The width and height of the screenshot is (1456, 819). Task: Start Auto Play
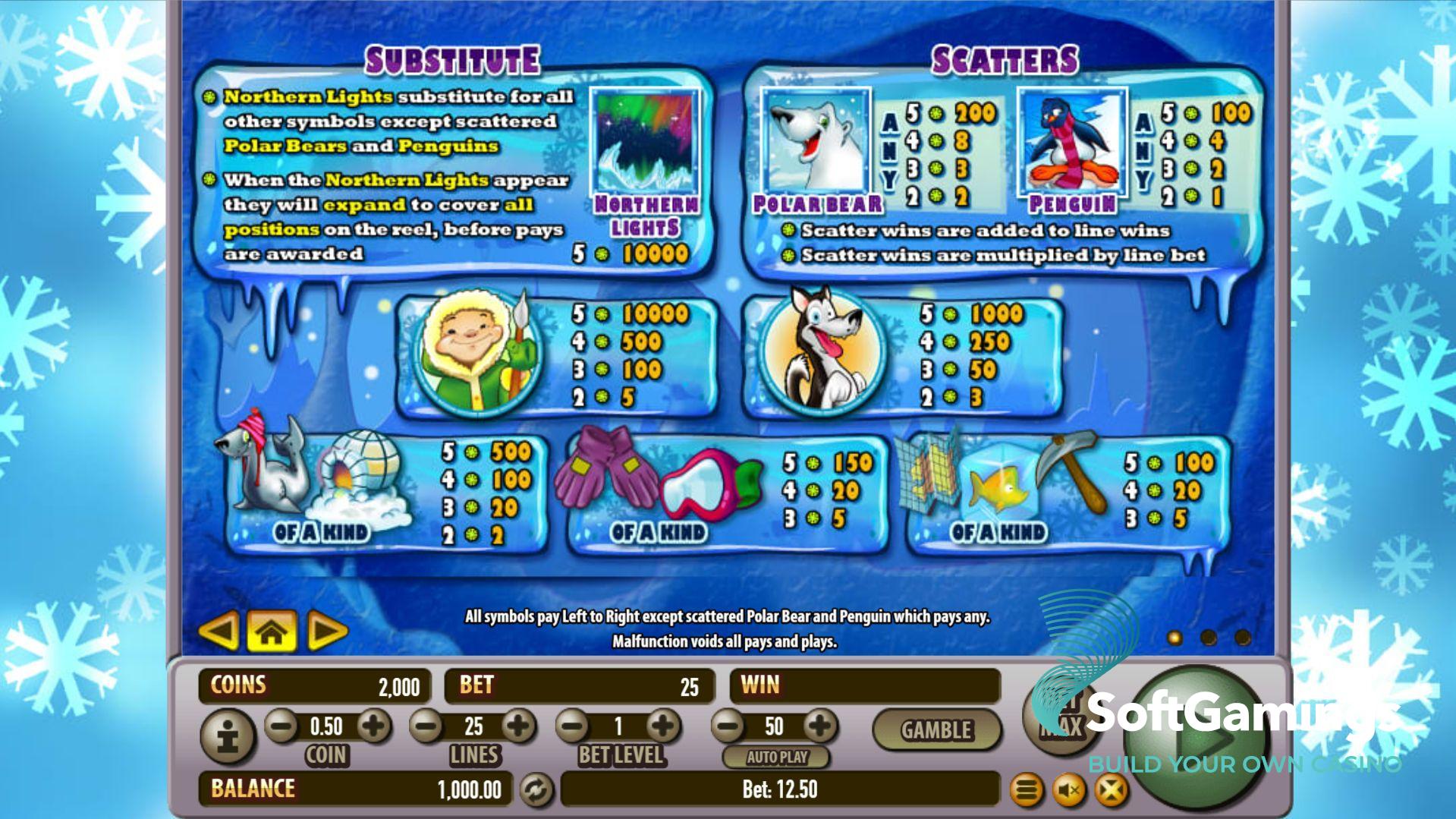[x=776, y=757]
